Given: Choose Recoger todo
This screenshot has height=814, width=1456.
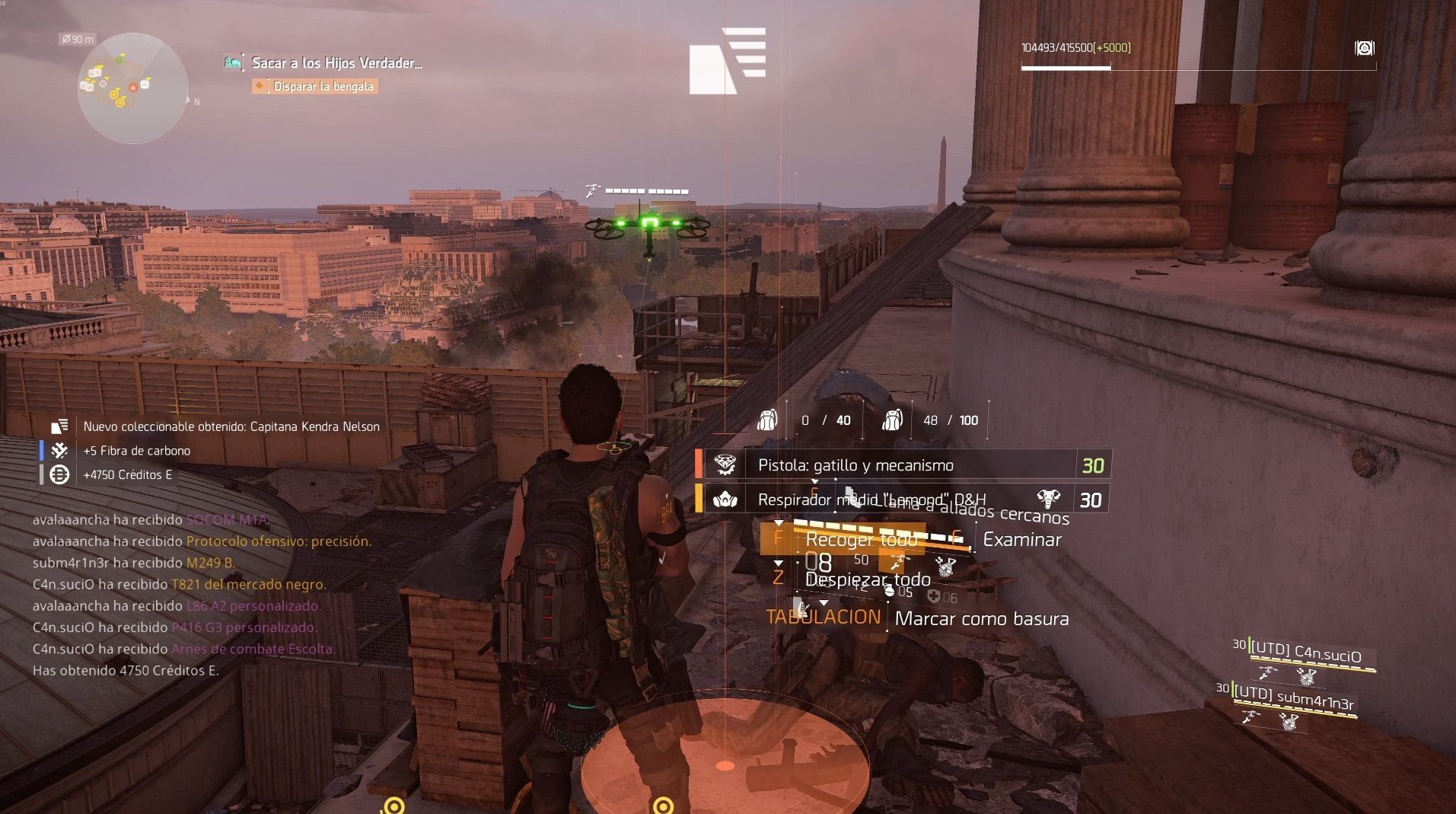Looking at the screenshot, I should [860, 540].
